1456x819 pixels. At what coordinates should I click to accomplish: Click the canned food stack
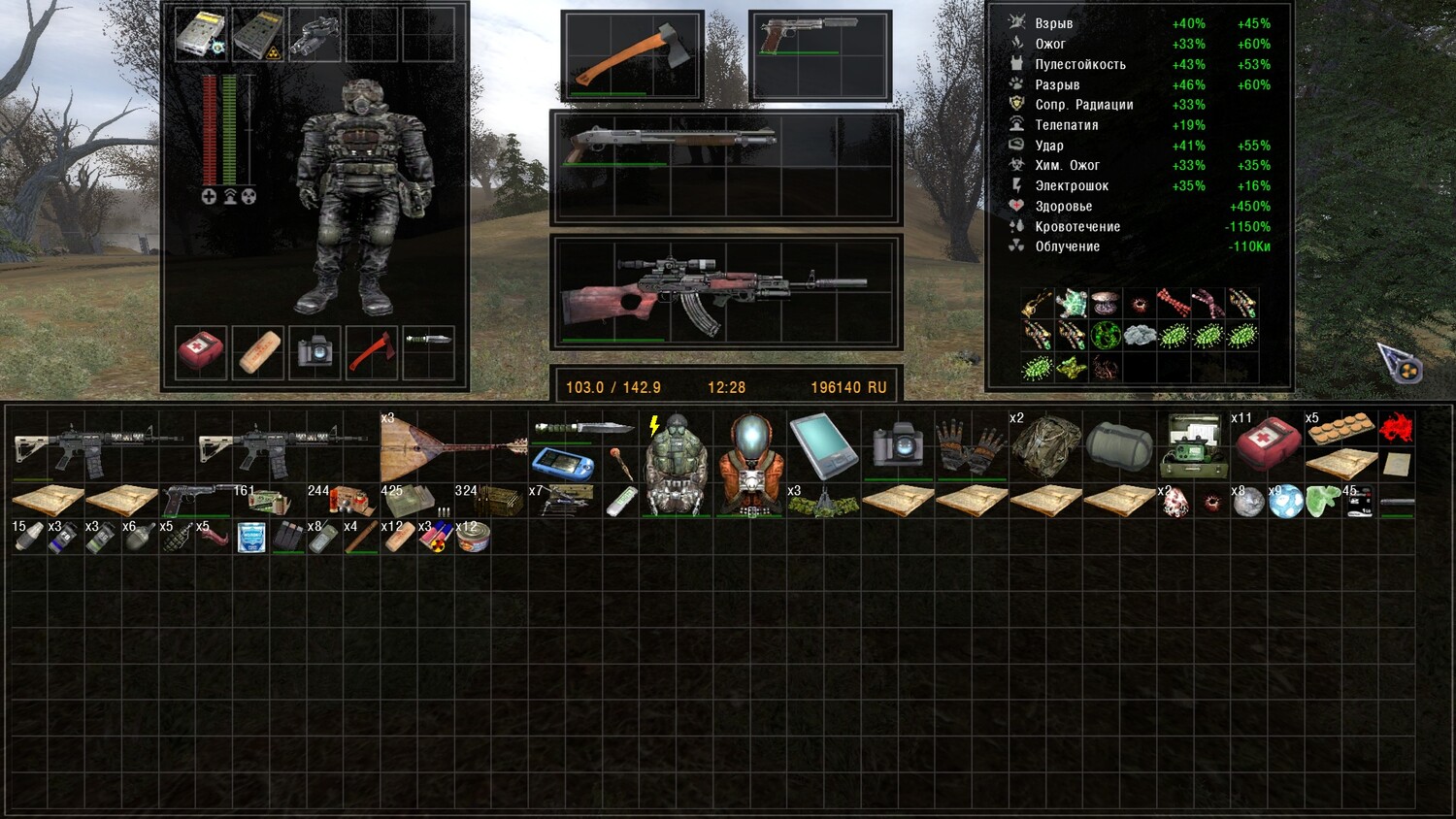[x=472, y=537]
